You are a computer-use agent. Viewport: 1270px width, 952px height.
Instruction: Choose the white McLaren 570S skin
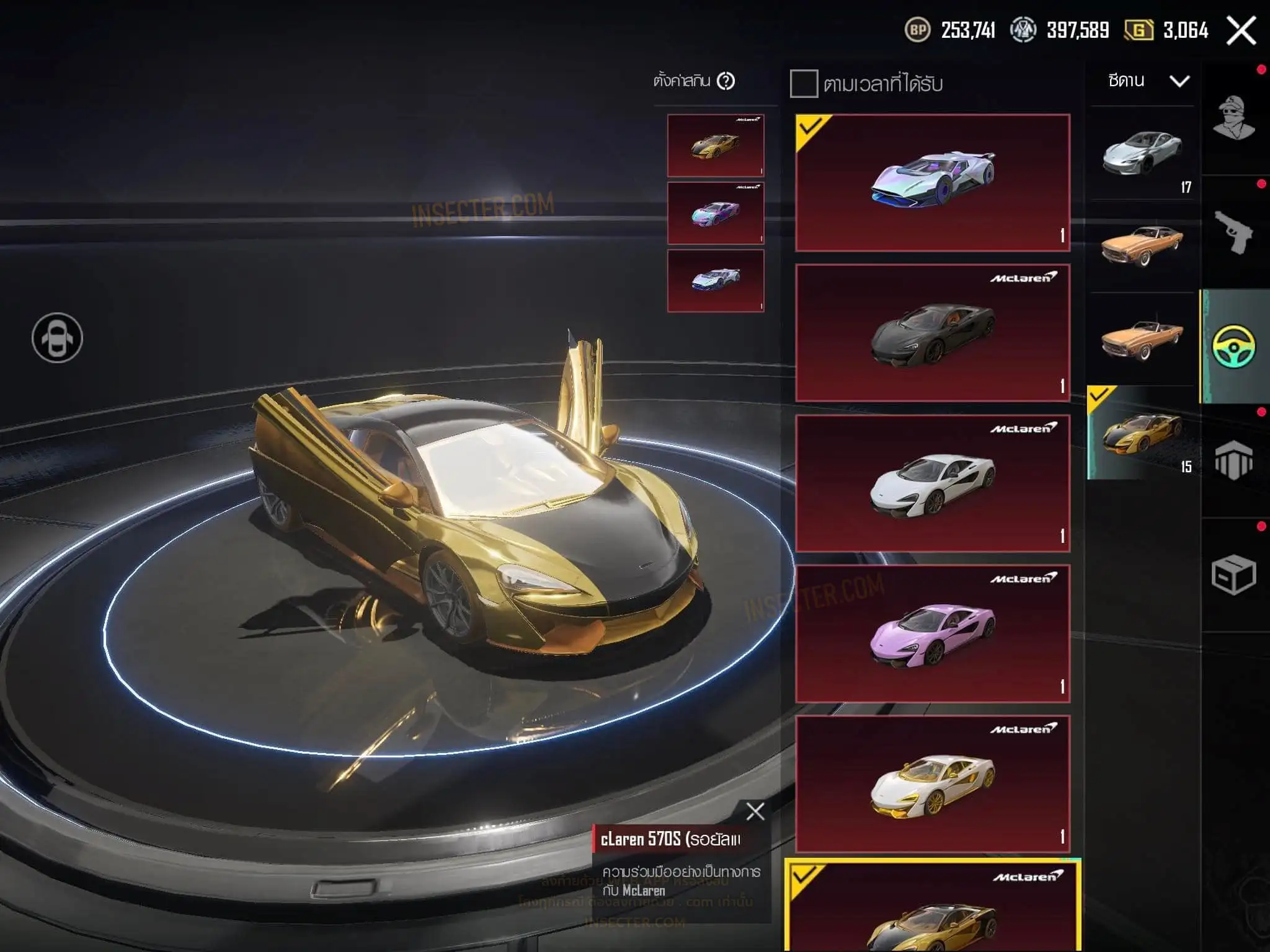pos(933,483)
